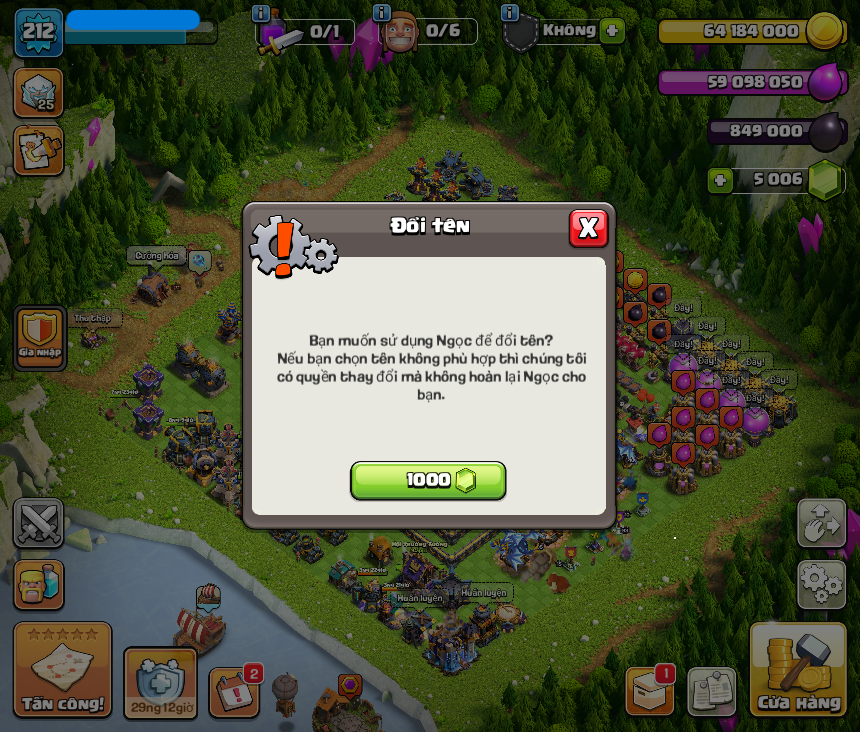The image size is (860, 732).
Task: Open the sword troop info icon
Action: click(261, 13)
